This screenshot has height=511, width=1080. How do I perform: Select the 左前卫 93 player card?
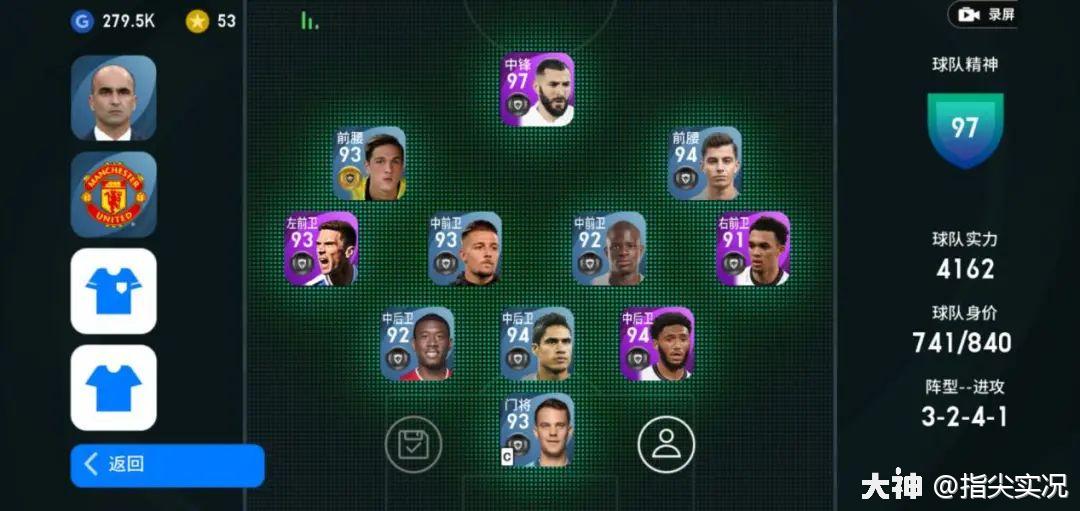click(x=321, y=249)
